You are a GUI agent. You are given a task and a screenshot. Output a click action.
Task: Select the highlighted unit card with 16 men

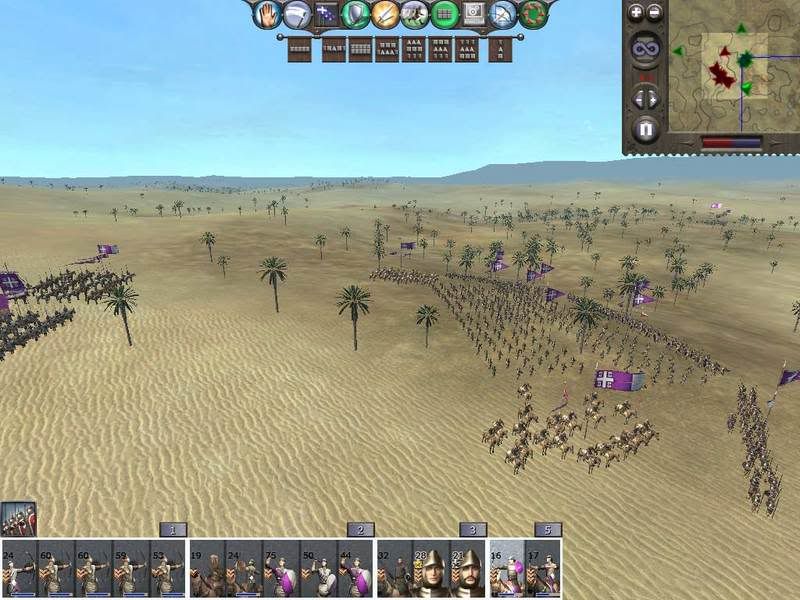[506, 569]
